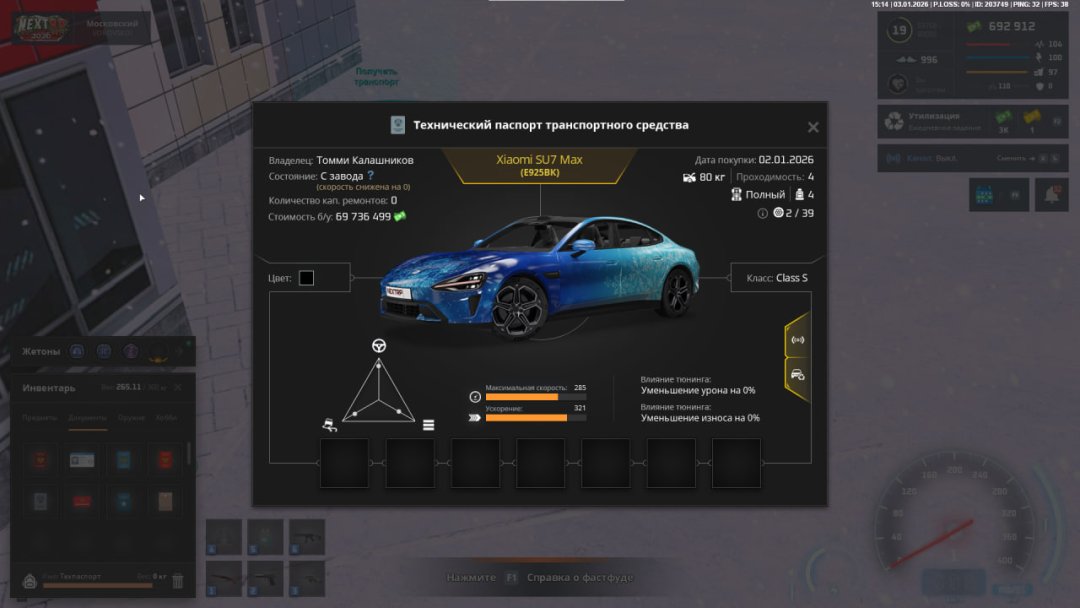Select the assault rifle hotbar slot

[x=308, y=537]
